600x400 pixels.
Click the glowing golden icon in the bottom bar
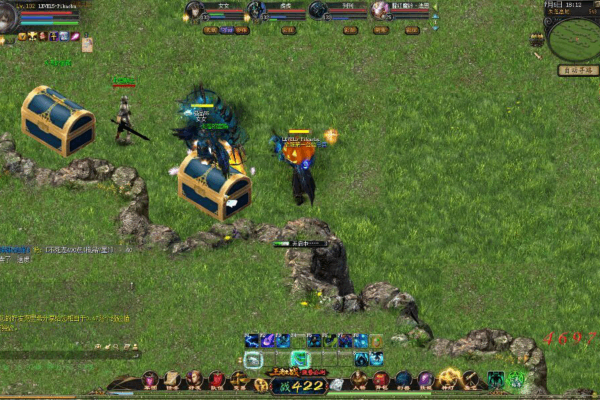(x=449, y=379)
